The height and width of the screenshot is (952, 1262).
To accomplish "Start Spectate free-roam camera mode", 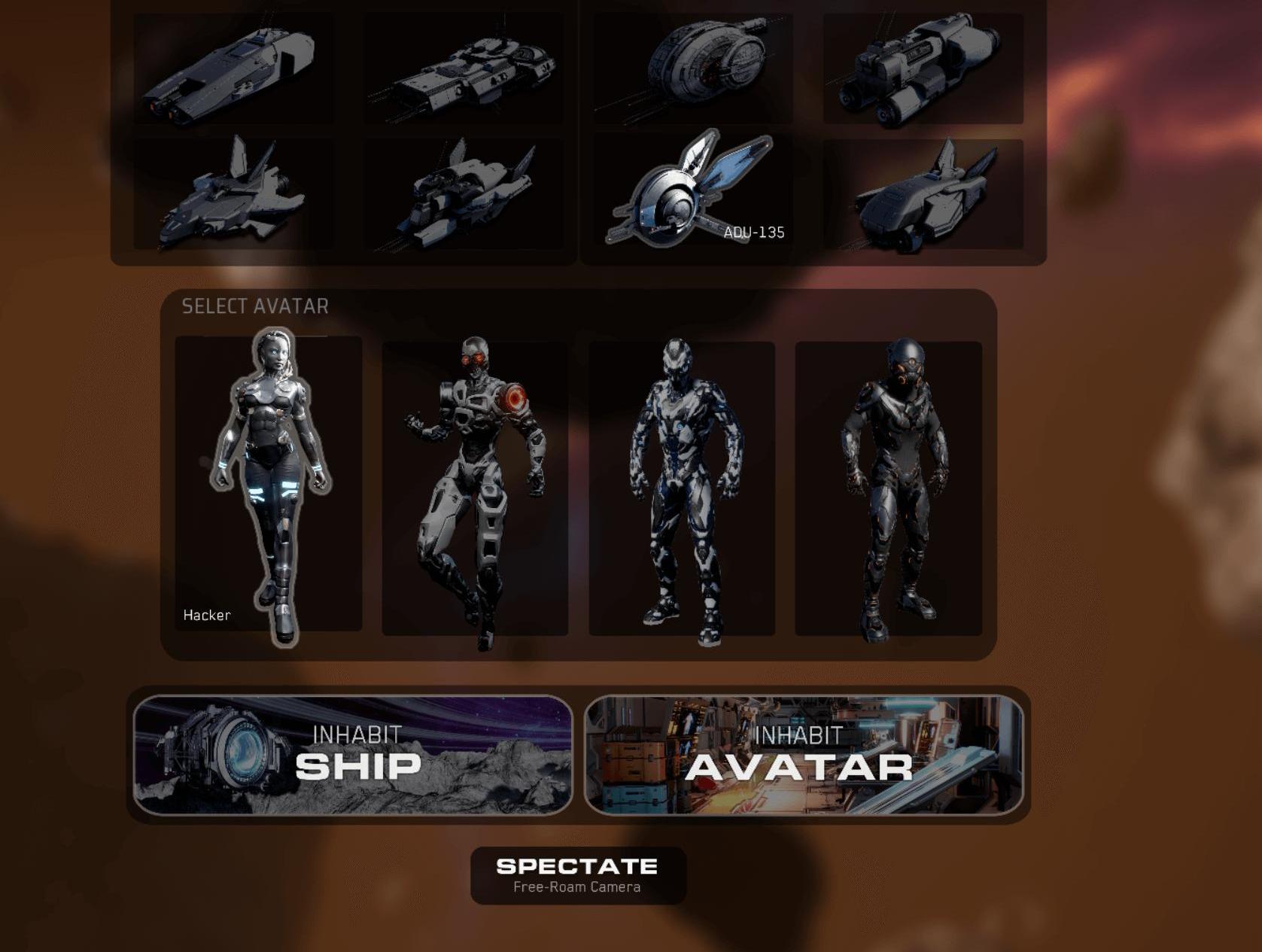I will (x=577, y=874).
